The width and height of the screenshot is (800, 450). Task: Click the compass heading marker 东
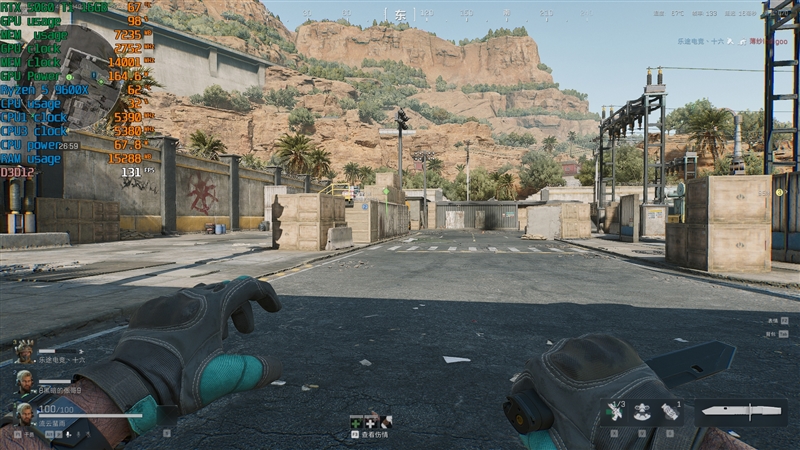coord(400,16)
